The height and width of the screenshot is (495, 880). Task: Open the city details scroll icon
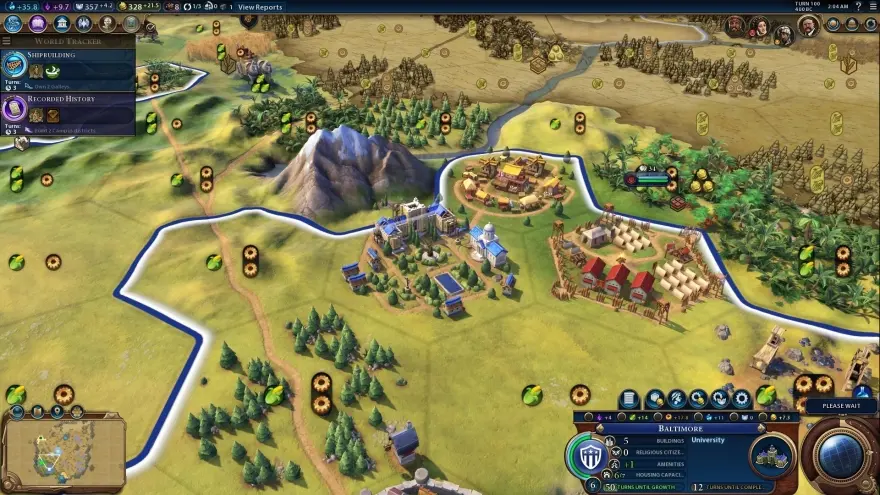tap(630, 399)
